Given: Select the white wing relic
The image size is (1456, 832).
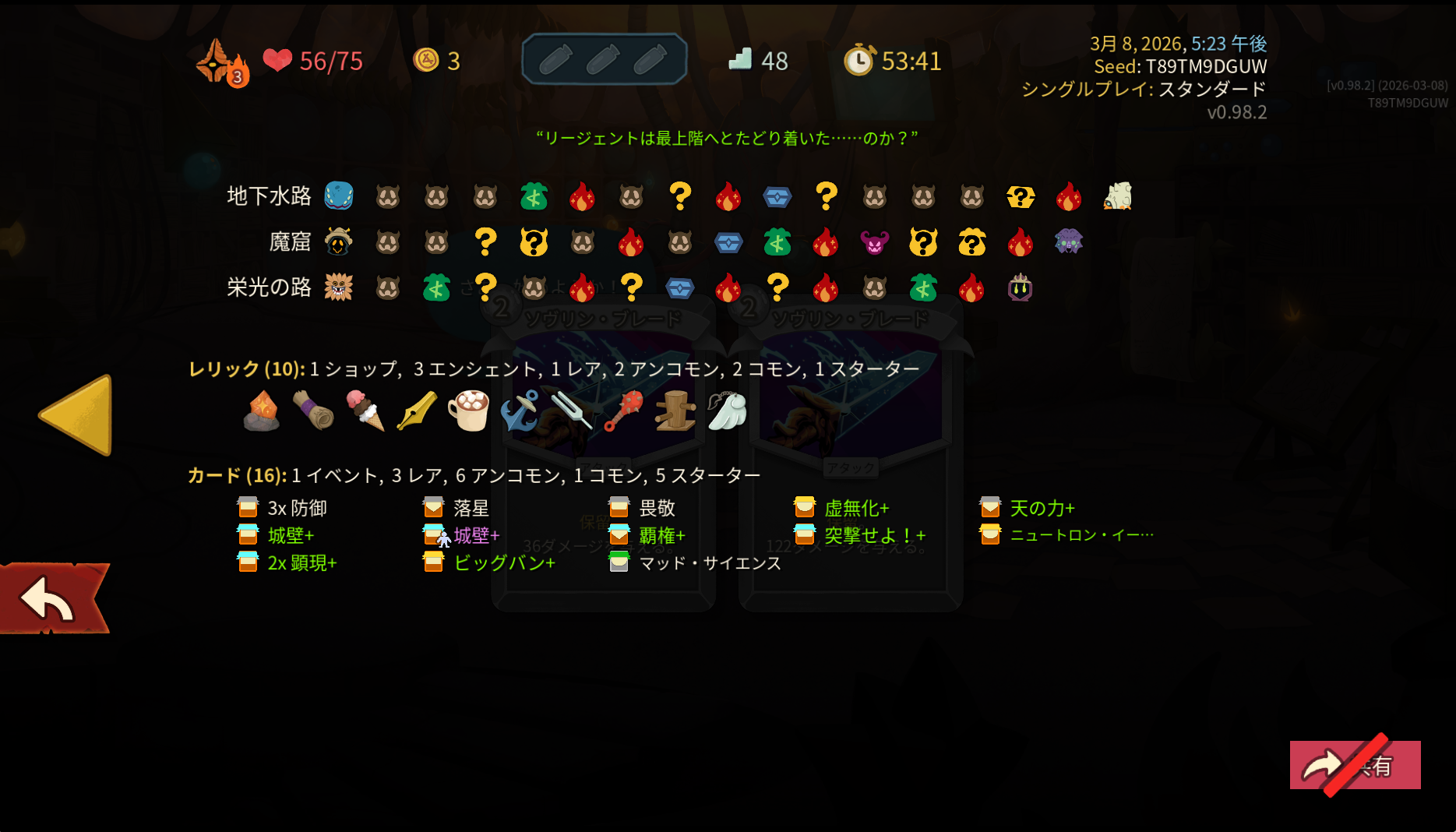Looking at the screenshot, I should coord(727,411).
